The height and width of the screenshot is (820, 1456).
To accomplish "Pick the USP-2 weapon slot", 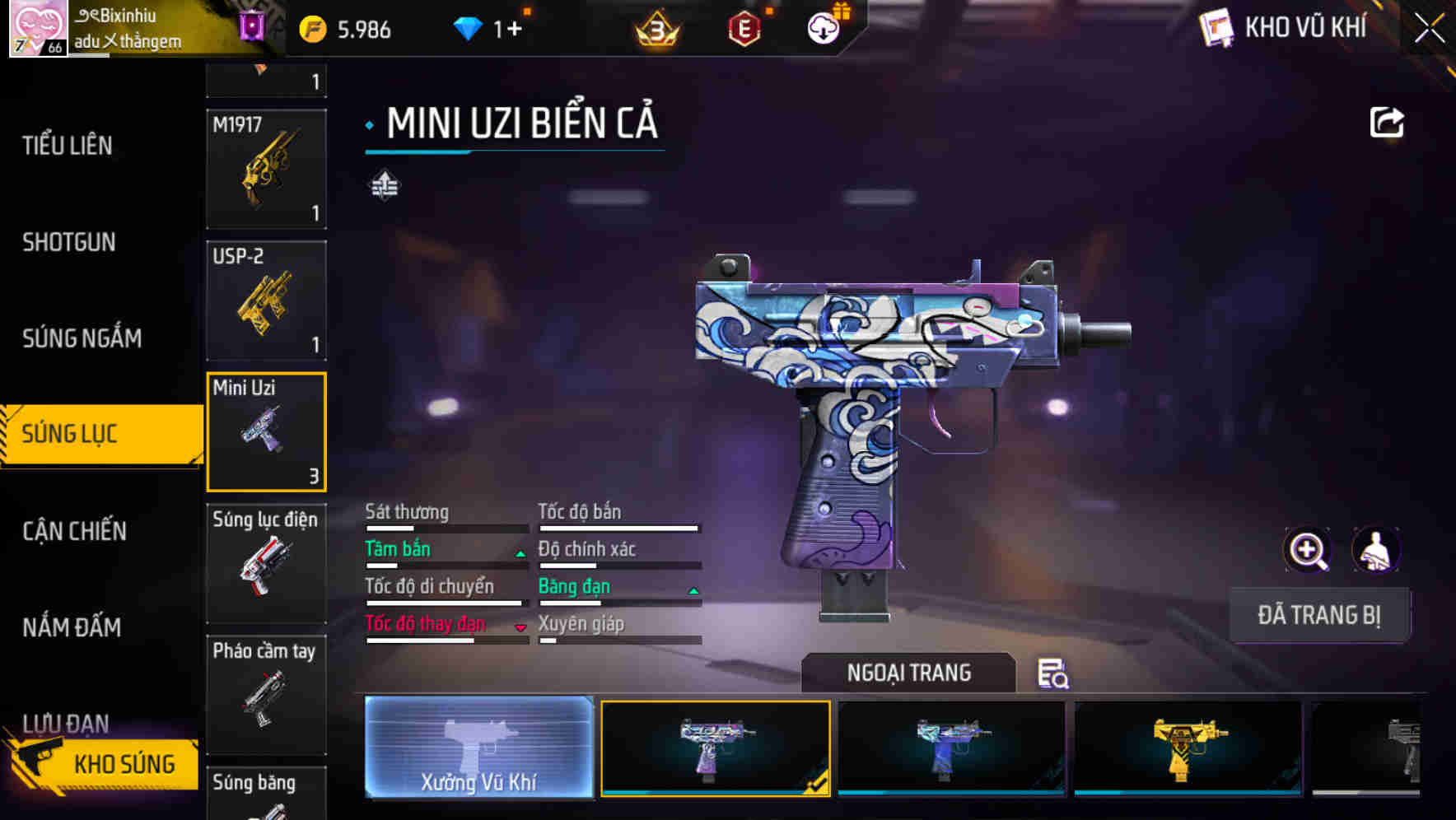I will click(266, 301).
